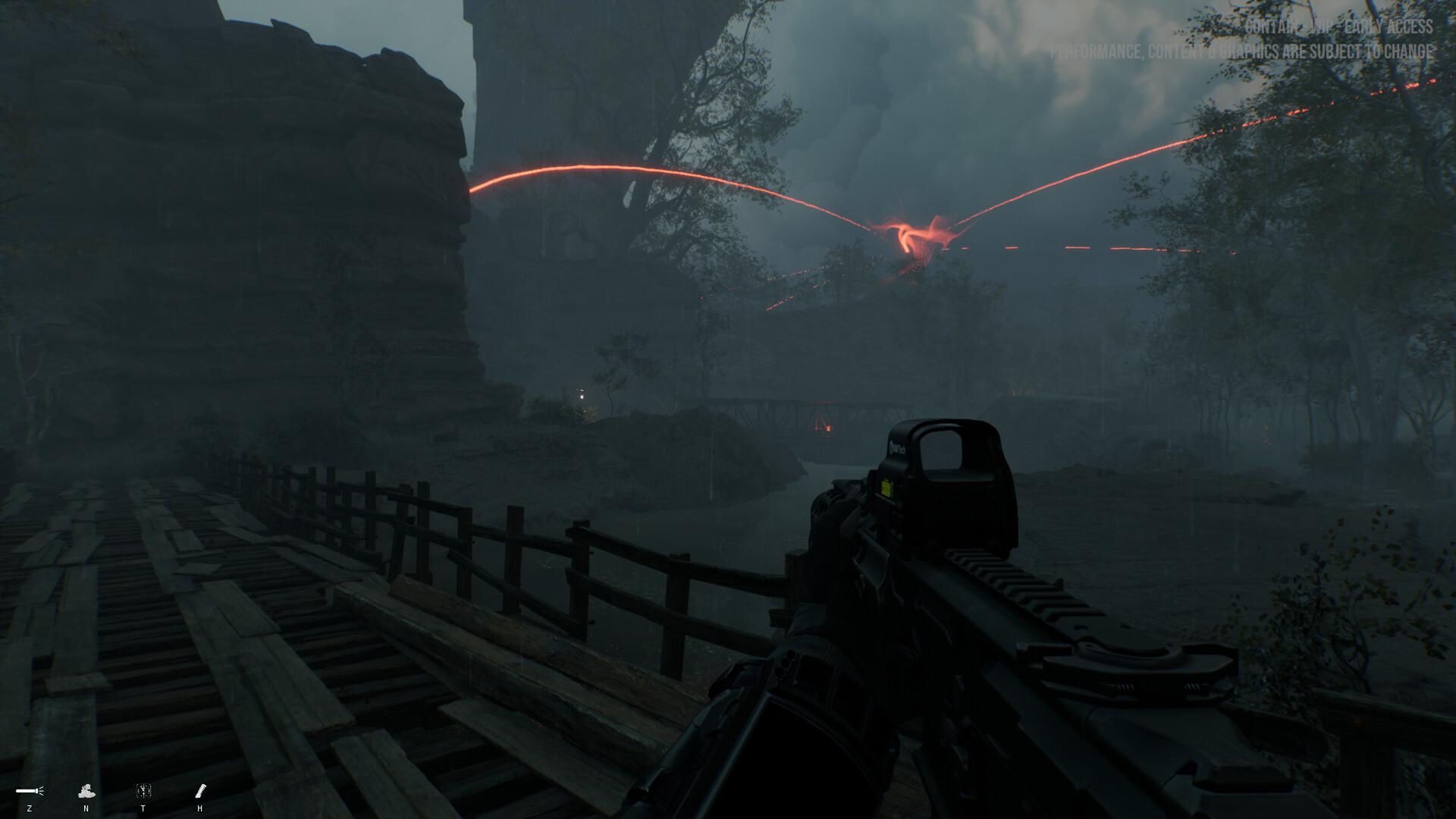Select the signal/antenna icon above T
The height and width of the screenshot is (819, 1456).
tap(143, 791)
